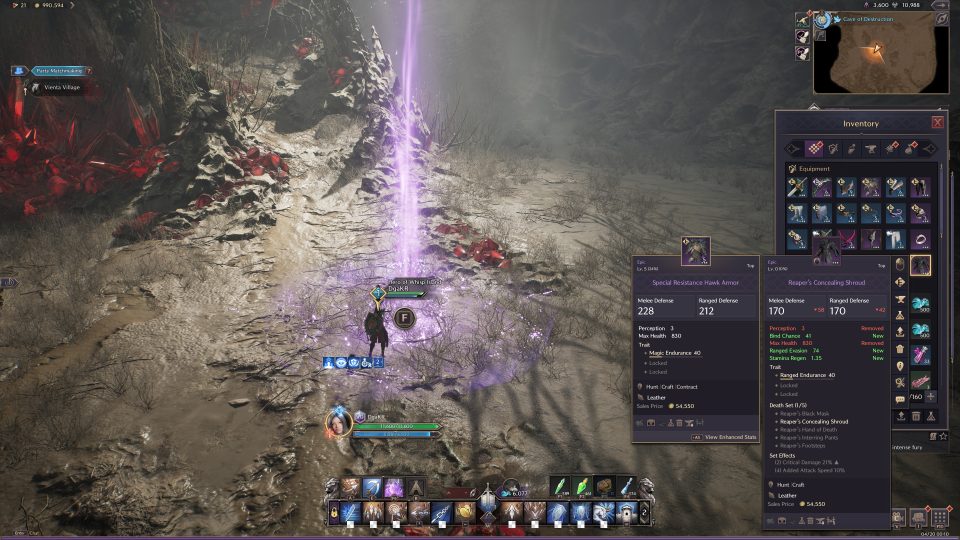Switch to the anvil inventory category tab
The height and width of the screenshot is (540, 960).
click(868, 148)
